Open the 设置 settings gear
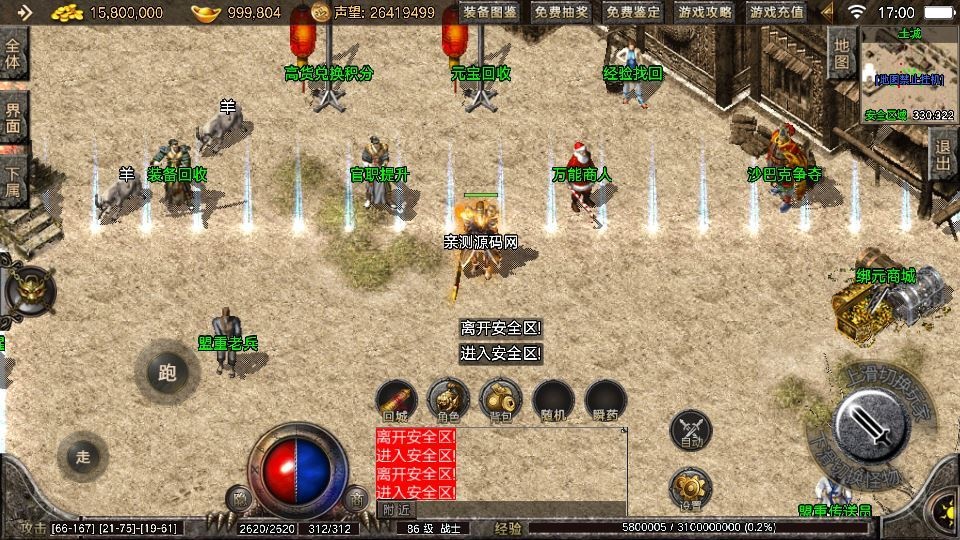 tap(691, 487)
